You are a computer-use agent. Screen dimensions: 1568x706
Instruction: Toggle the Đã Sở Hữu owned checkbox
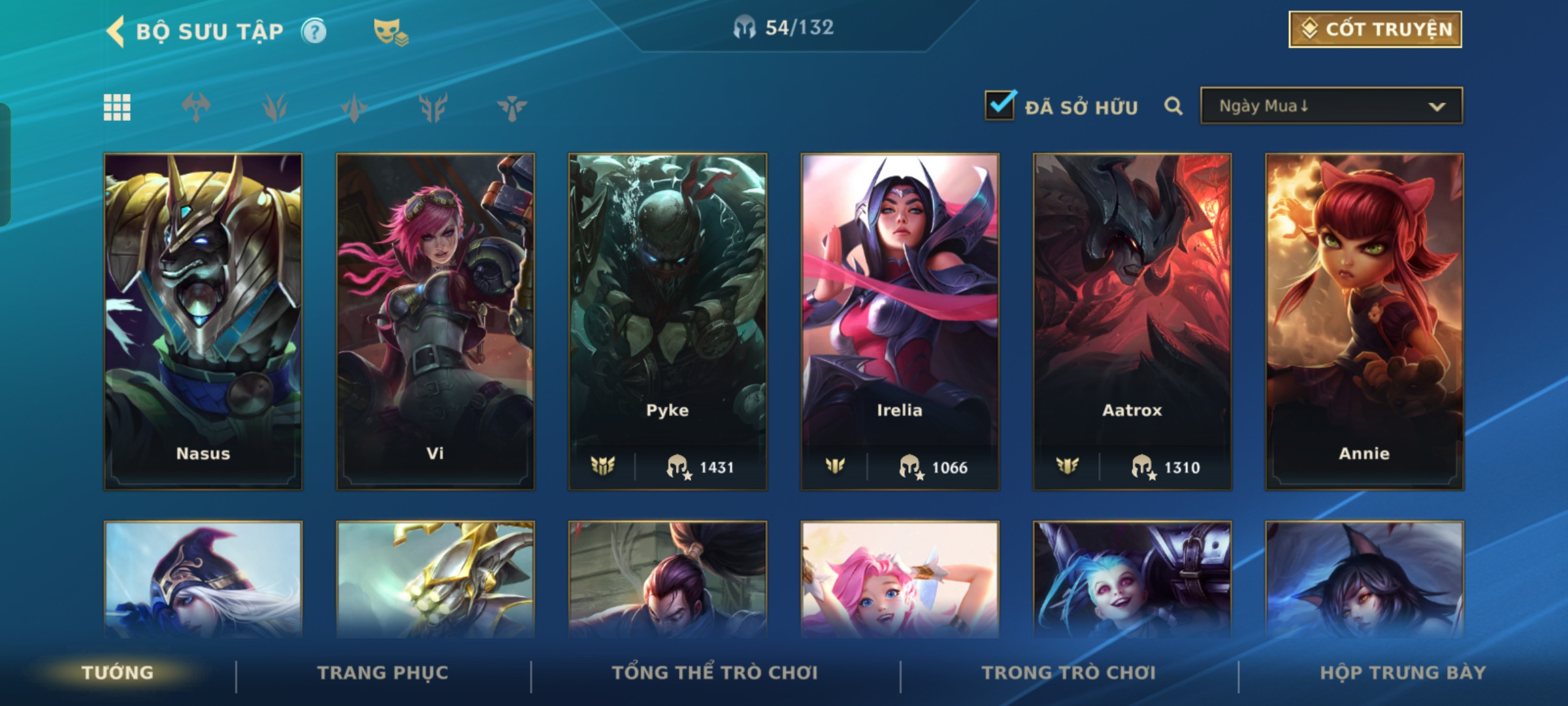pos(1000,106)
